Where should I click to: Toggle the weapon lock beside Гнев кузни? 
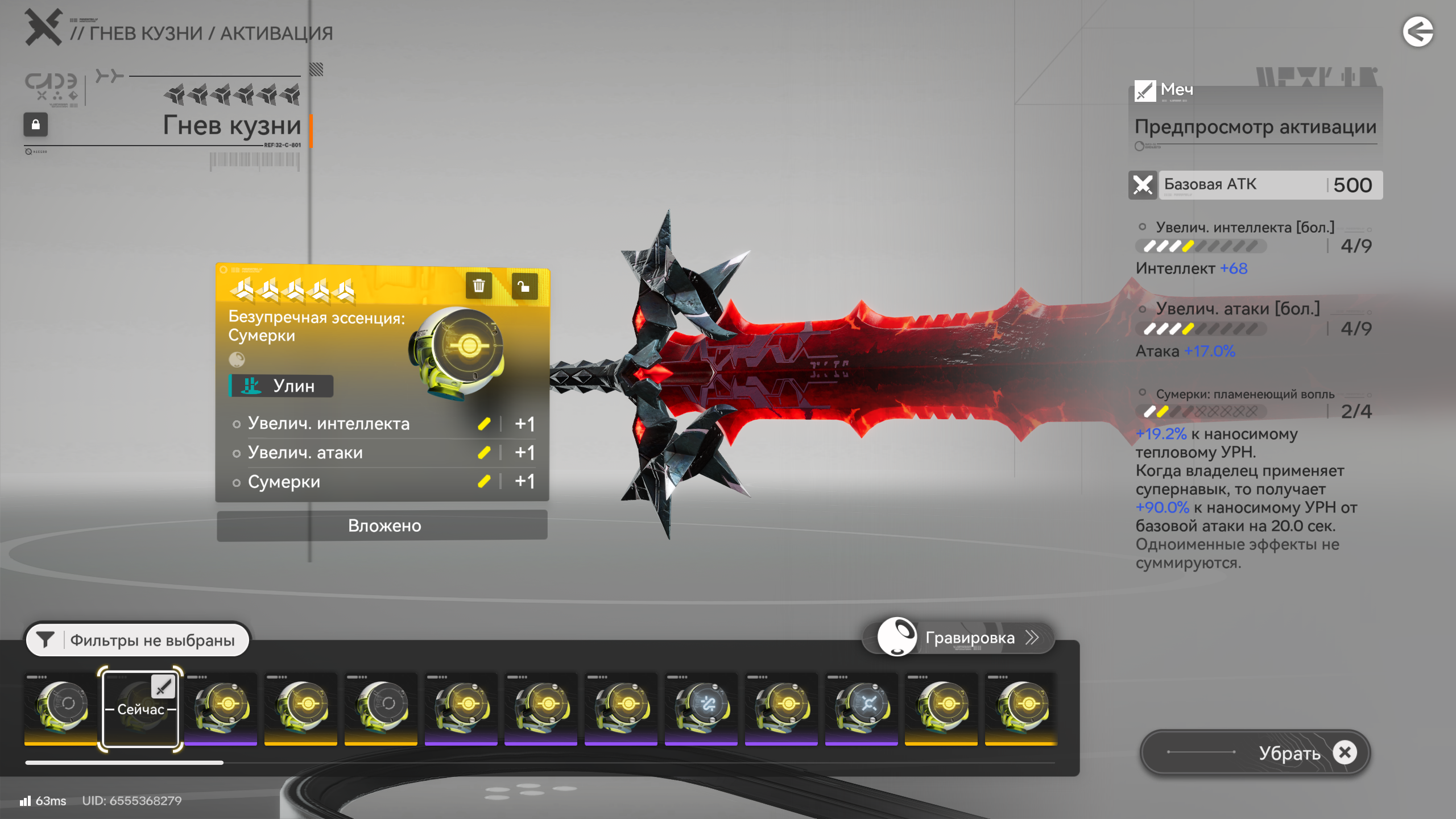[35, 125]
